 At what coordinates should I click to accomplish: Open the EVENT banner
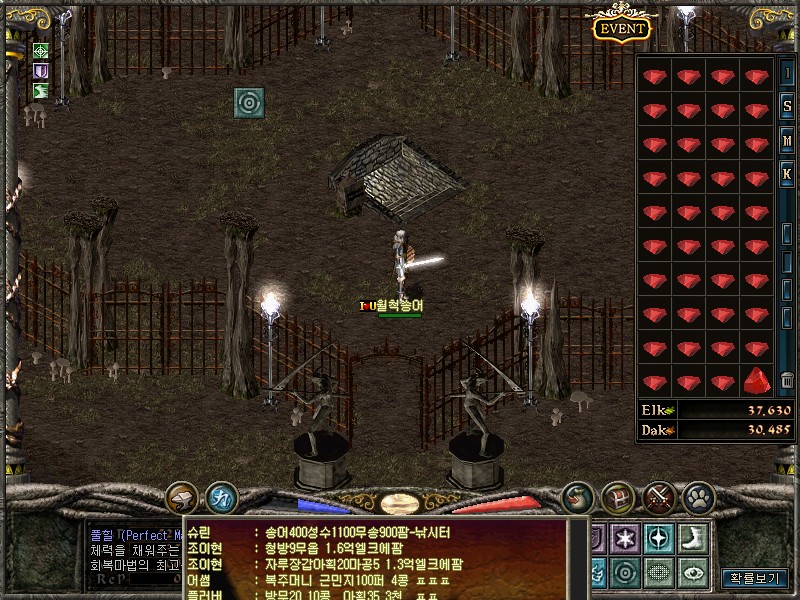pyautogui.click(x=623, y=28)
